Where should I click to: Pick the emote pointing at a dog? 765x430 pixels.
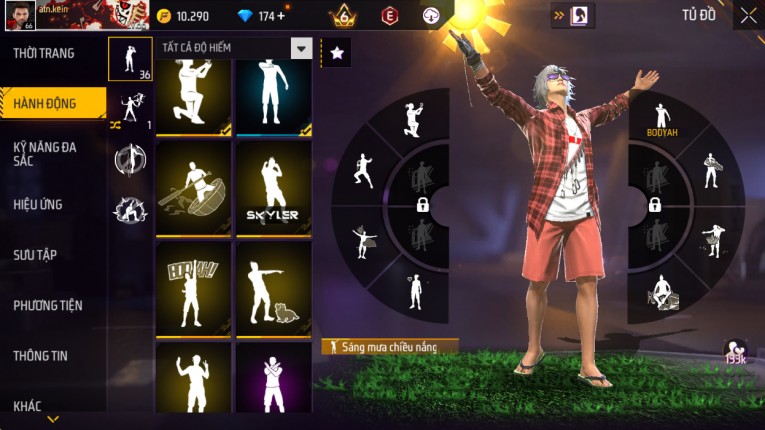pos(273,288)
